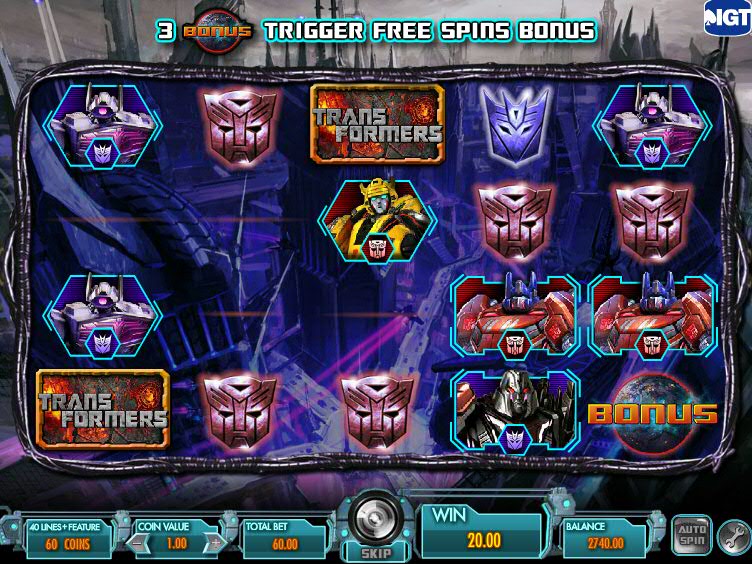Open the wrench settings menu
This screenshot has width=752, height=564.
[732, 530]
